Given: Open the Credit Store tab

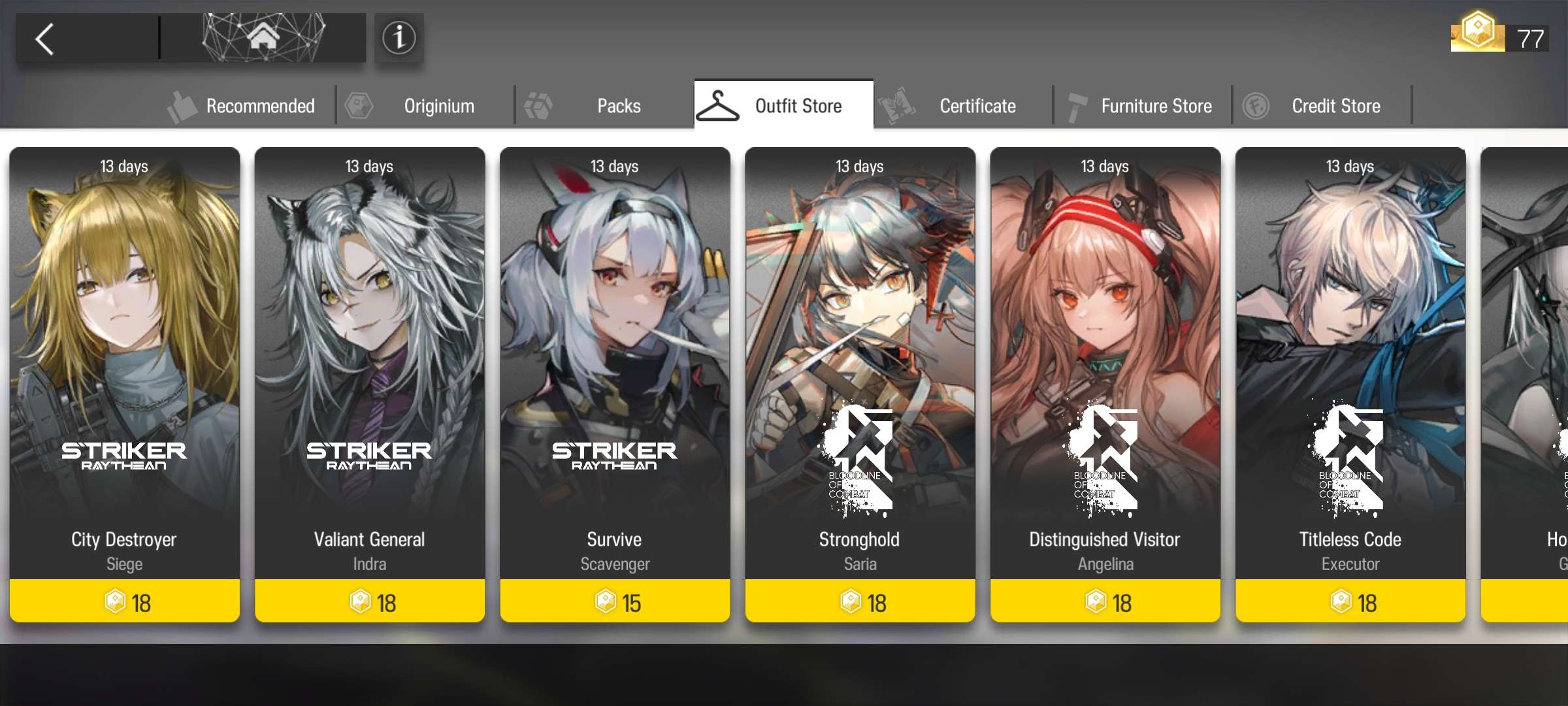Looking at the screenshot, I should click(x=1335, y=105).
